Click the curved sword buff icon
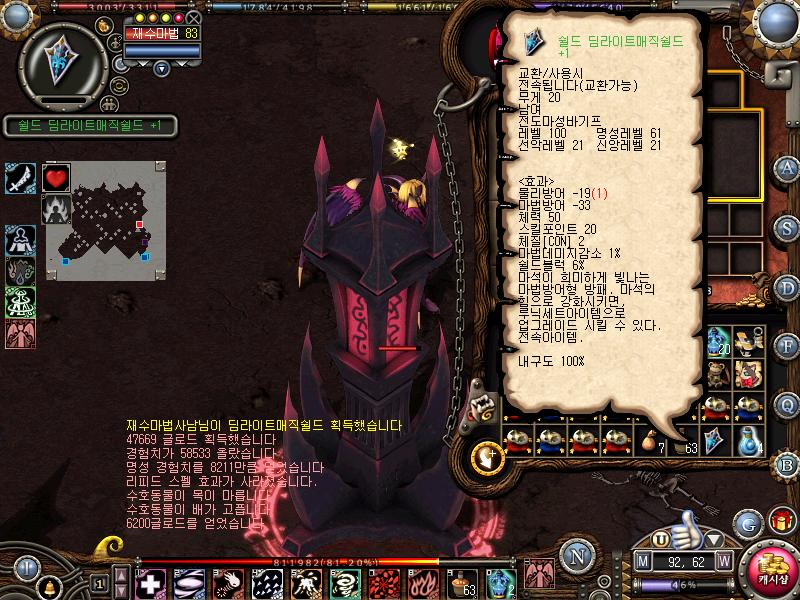The image size is (800, 600). (20, 178)
